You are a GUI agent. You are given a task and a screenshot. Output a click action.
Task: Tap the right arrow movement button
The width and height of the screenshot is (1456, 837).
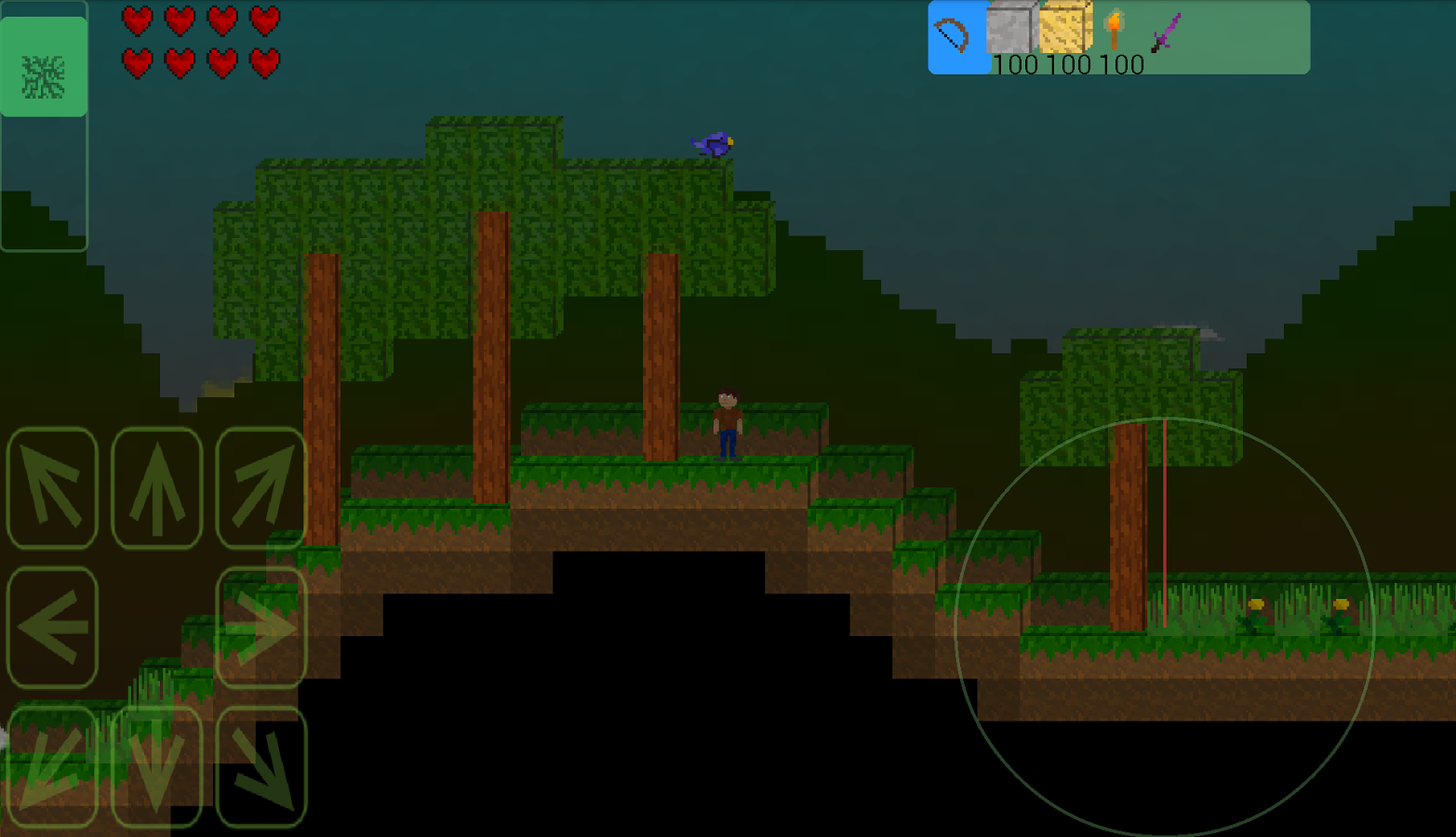tap(261, 628)
